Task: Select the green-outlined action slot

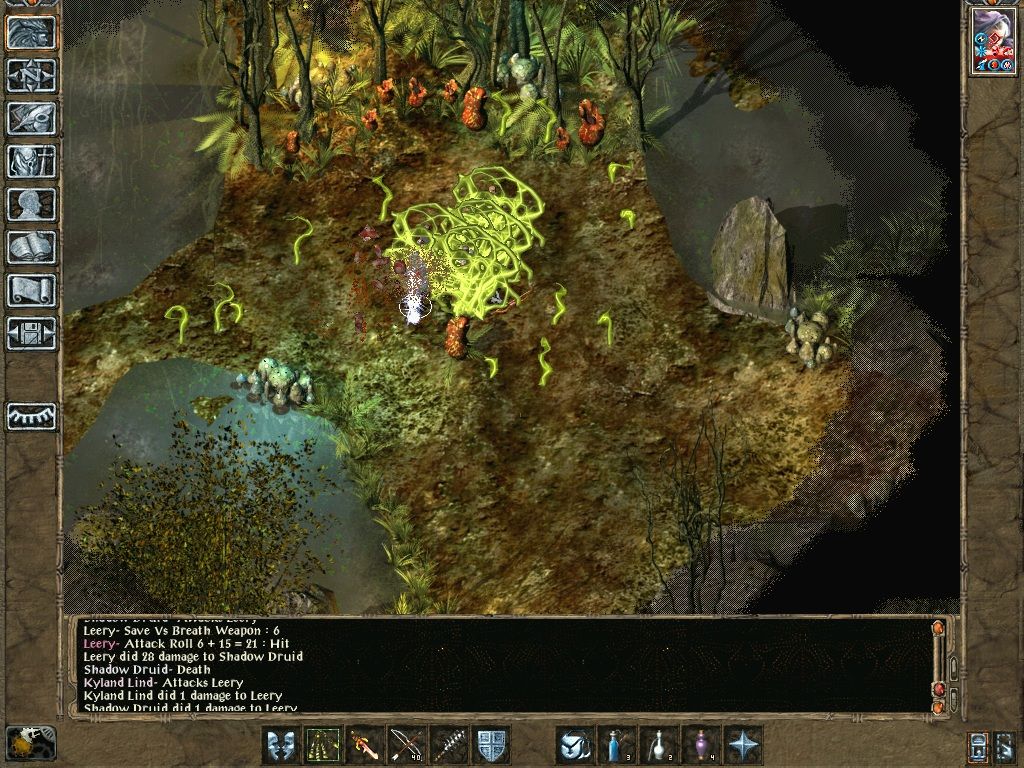Action: 323,745
